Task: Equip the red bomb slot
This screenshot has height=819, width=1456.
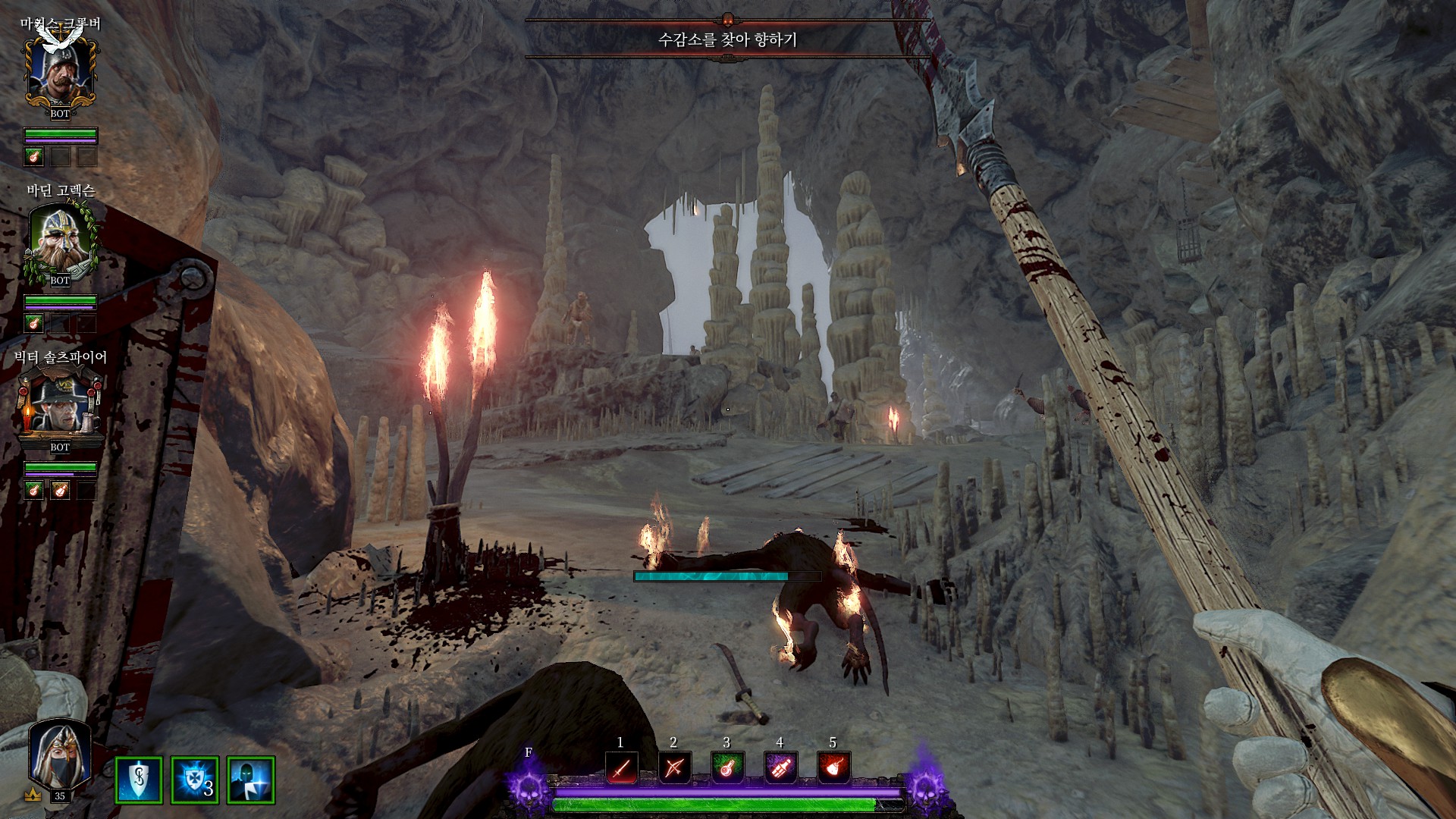Action: point(833,768)
